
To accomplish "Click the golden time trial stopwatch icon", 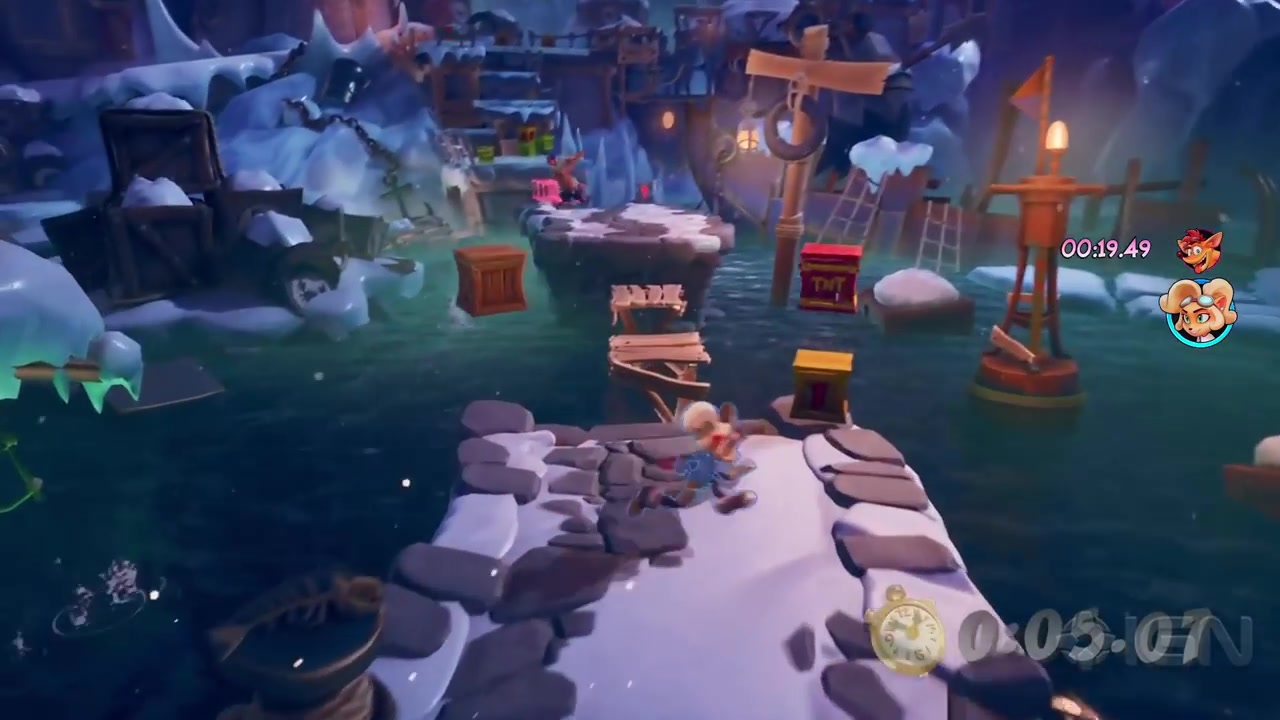I will (x=906, y=633).
